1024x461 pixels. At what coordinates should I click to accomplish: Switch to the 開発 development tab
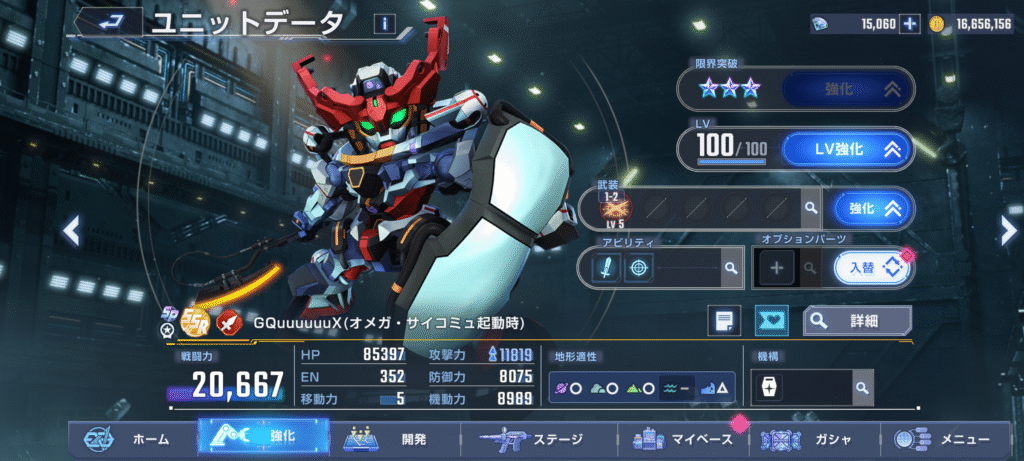[395, 439]
